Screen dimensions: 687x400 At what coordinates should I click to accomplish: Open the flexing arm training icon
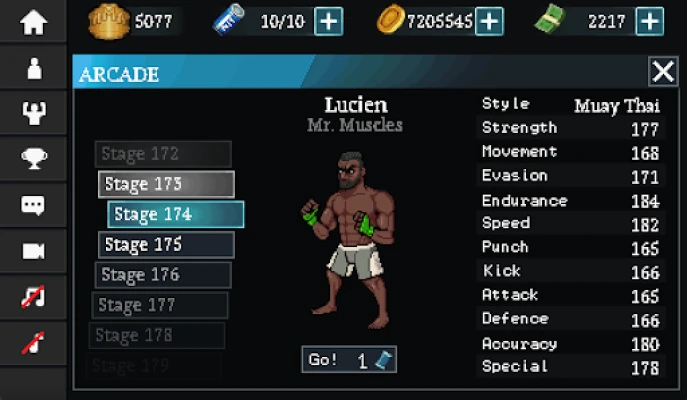tap(34, 113)
